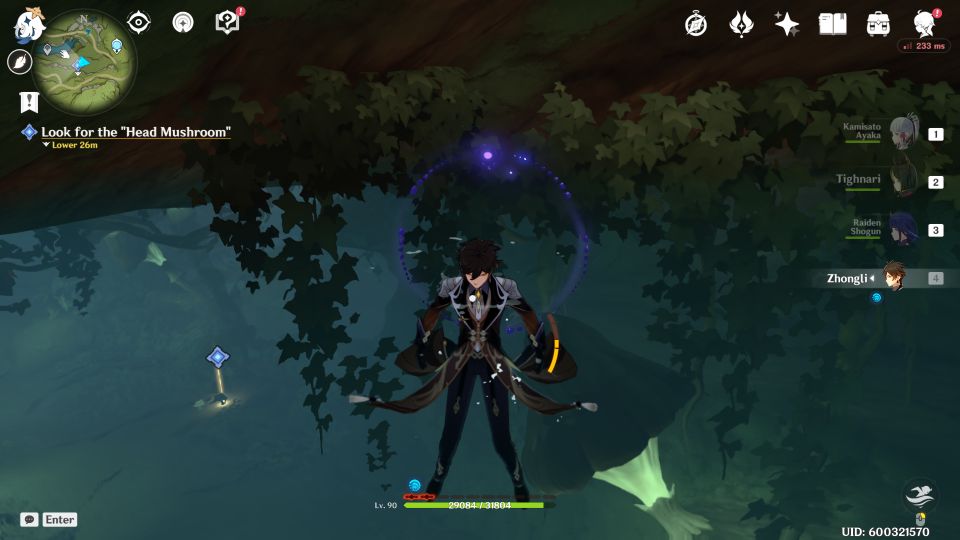The height and width of the screenshot is (540, 960).
Task: Open the quest menu banner icon
Action: (x=28, y=101)
